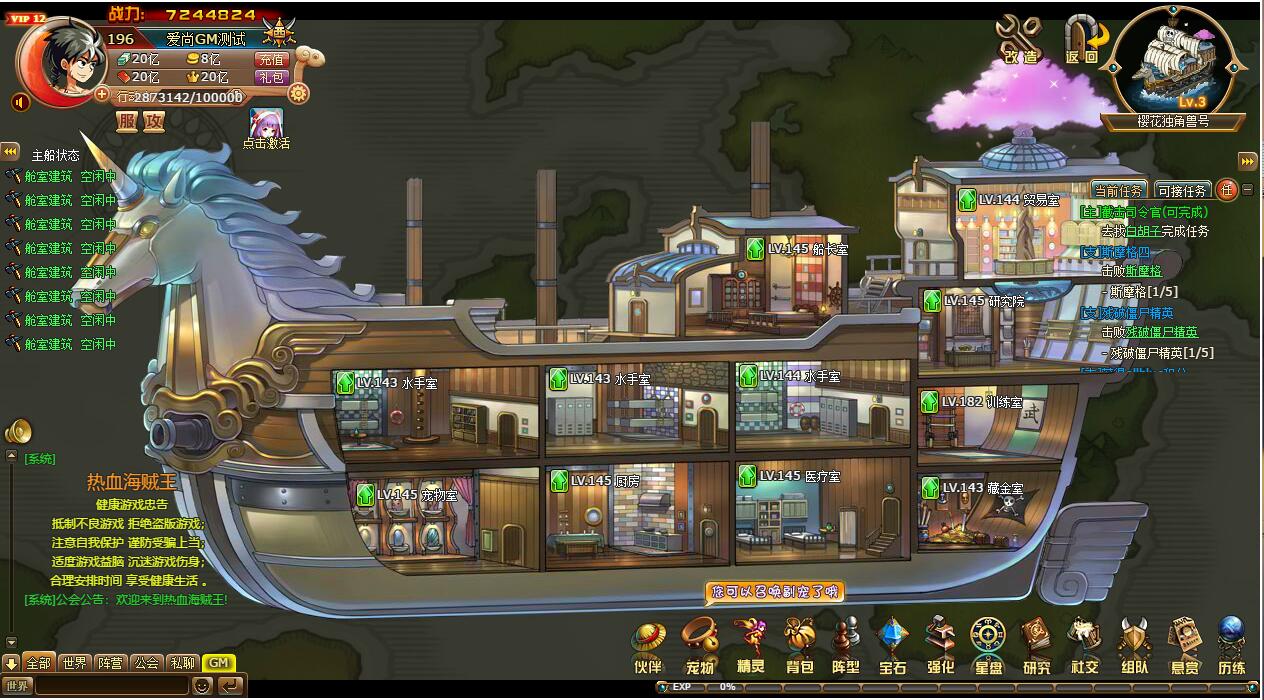Open the 悬赏 bounty menu
Screen dimensions: 1264x700
click(1185, 645)
